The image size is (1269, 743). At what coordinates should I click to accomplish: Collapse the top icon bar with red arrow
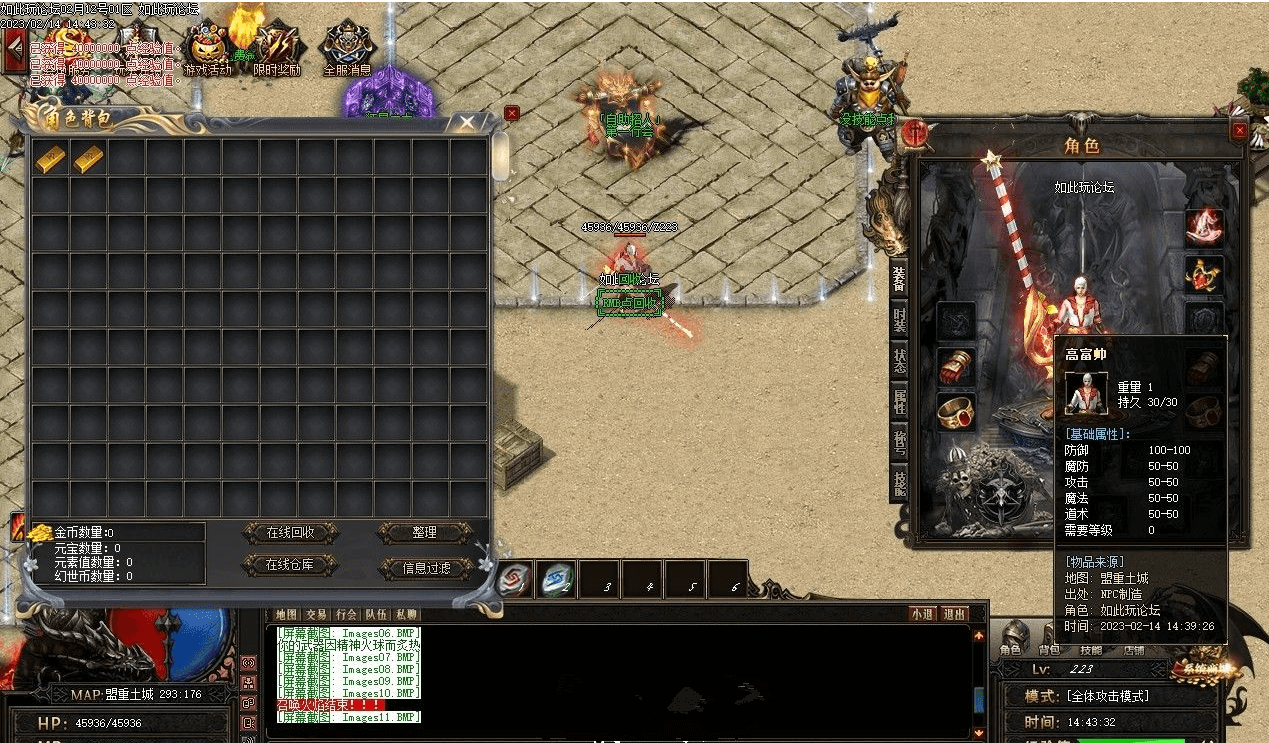click(14, 51)
